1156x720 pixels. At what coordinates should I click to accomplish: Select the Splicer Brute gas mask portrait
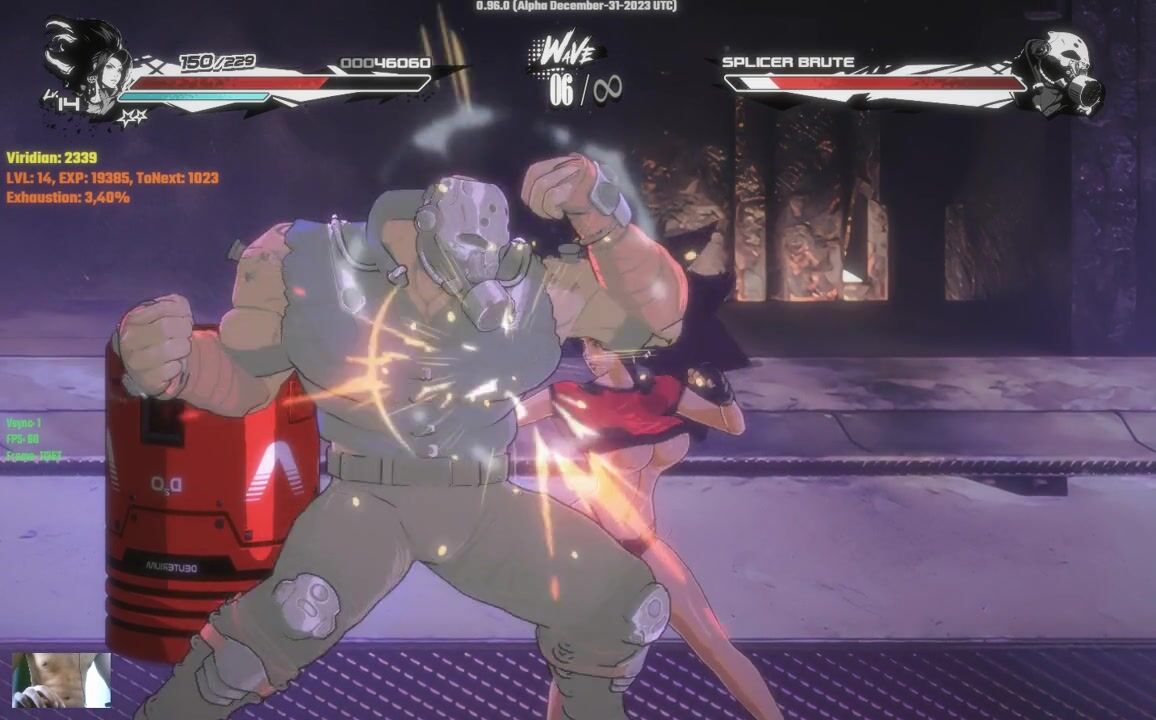coord(1060,72)
